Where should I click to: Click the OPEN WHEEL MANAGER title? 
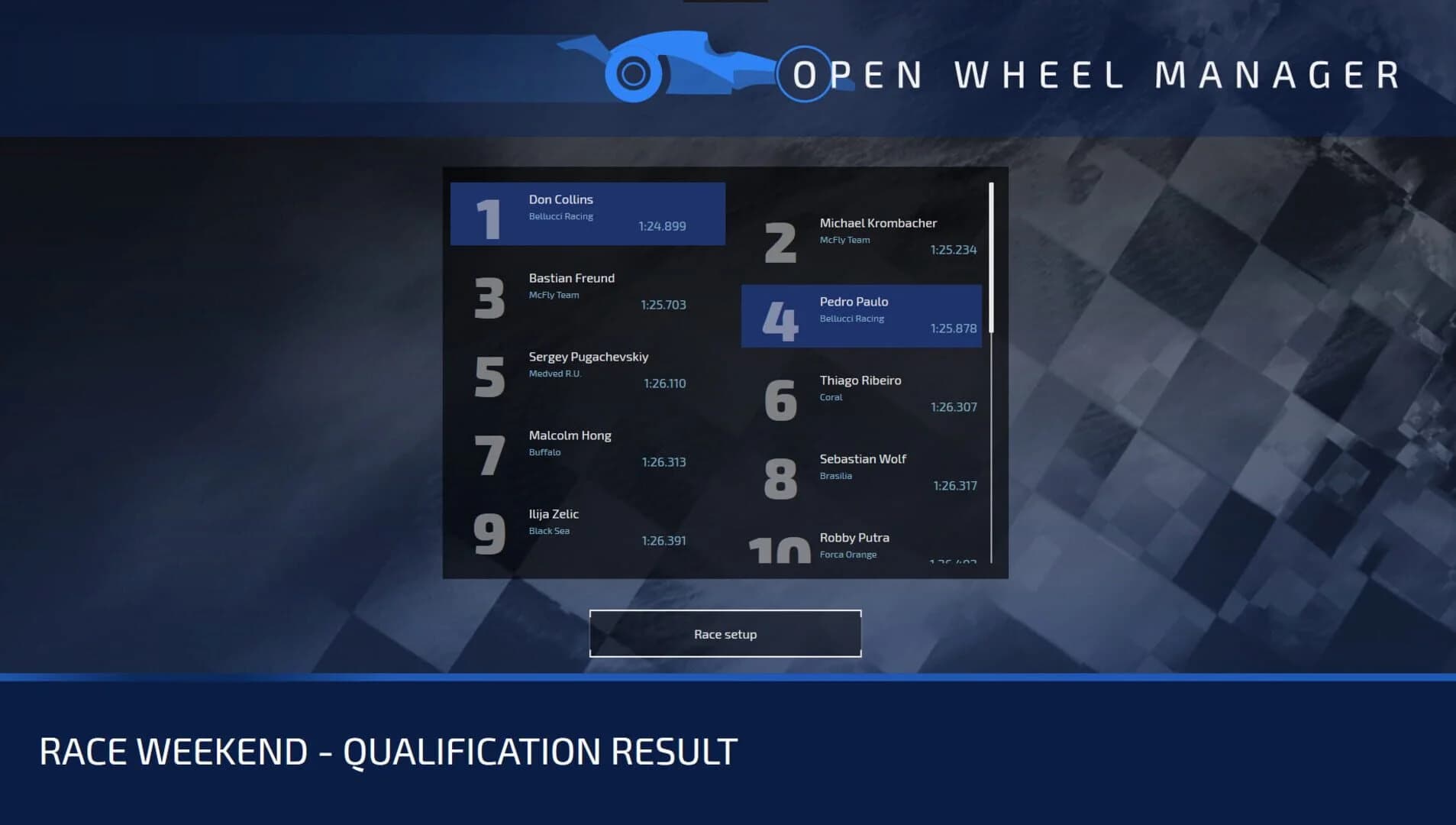pos(1092,74)
